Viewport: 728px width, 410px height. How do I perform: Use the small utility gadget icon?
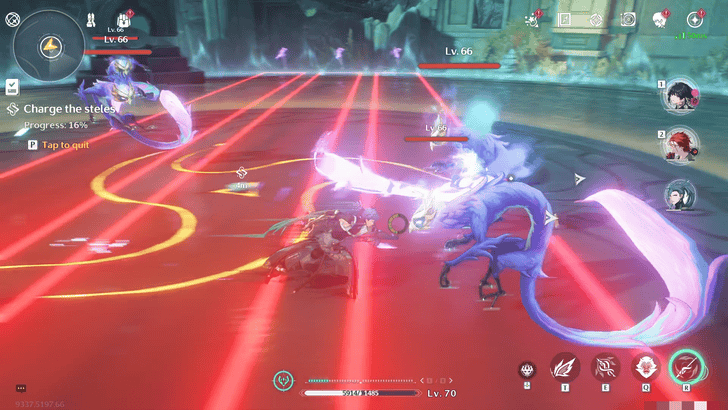pos(527,369)
